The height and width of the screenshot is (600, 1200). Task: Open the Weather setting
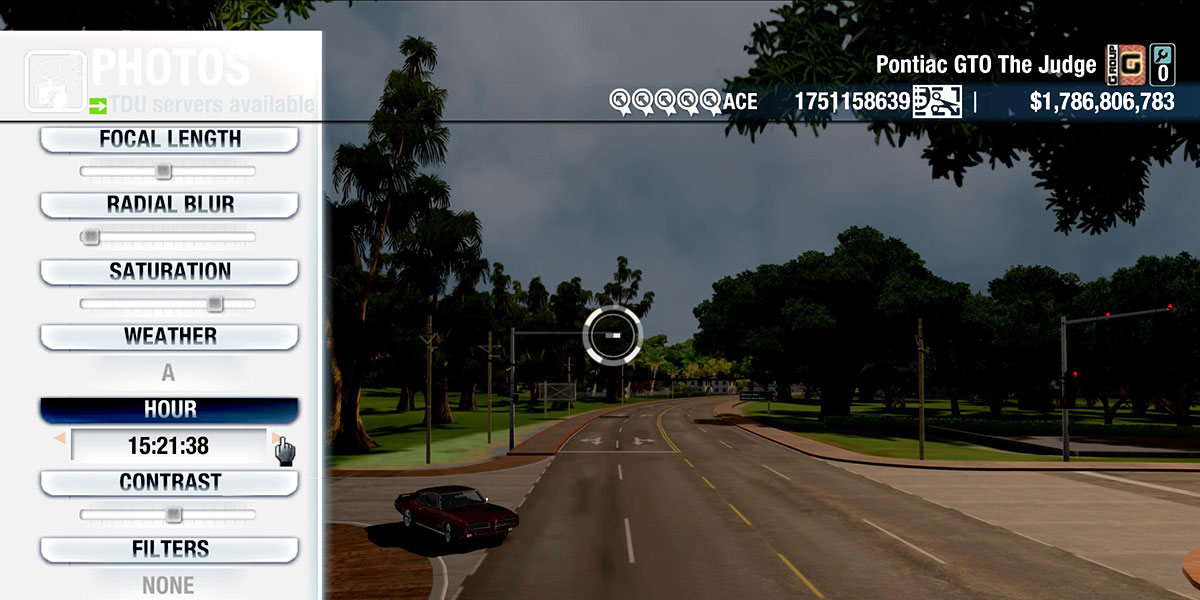[169, 336]
